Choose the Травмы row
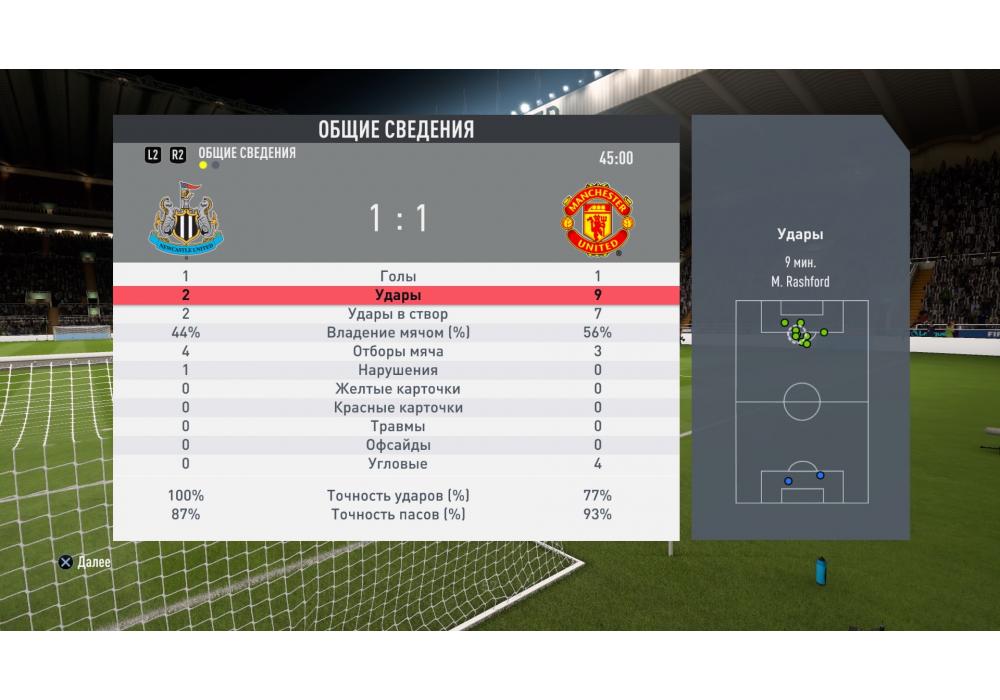Viewport: 1000px width, 700px height. point(398,427)
